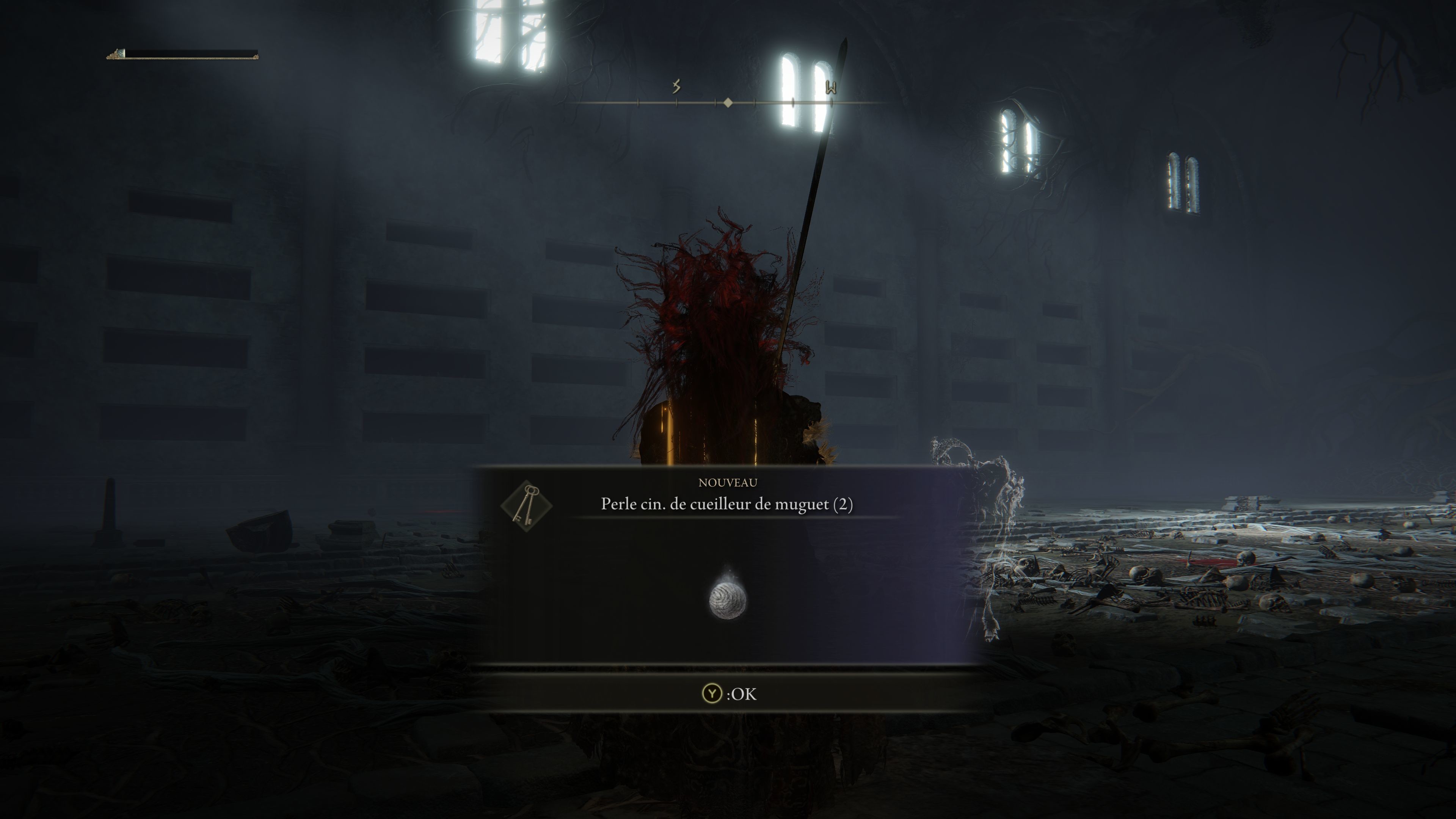Click the compass tick mark left of the diamond
This screenshot has width=1456, height=819.
[x=715, y=103]
